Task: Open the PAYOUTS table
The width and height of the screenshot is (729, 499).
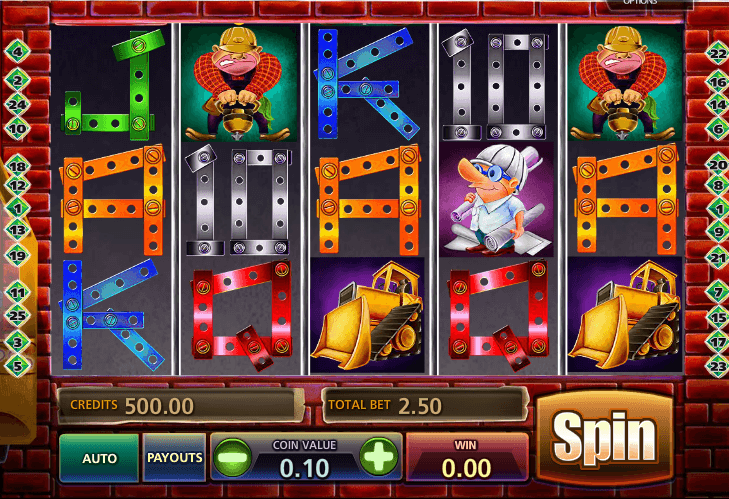Action: [175, 457]
